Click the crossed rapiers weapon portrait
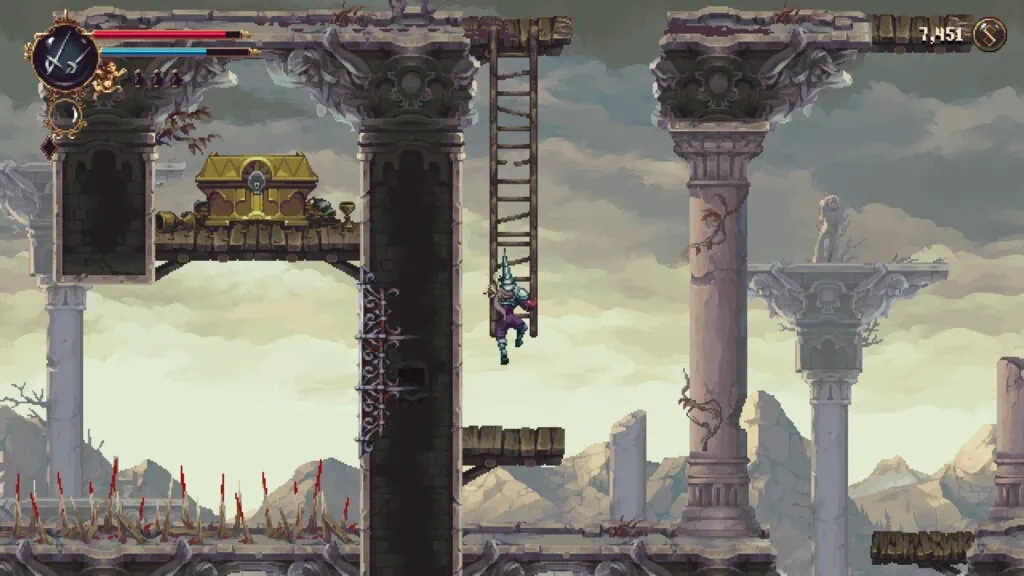Image resolution: width=1024 pixels, height=576 pixels. (65, 56)
